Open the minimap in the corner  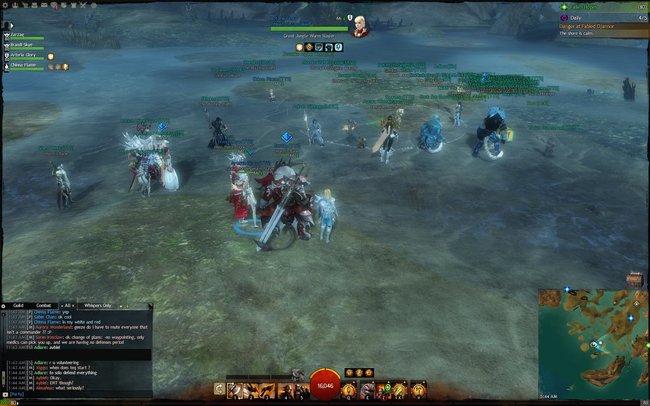click(594, 339)
